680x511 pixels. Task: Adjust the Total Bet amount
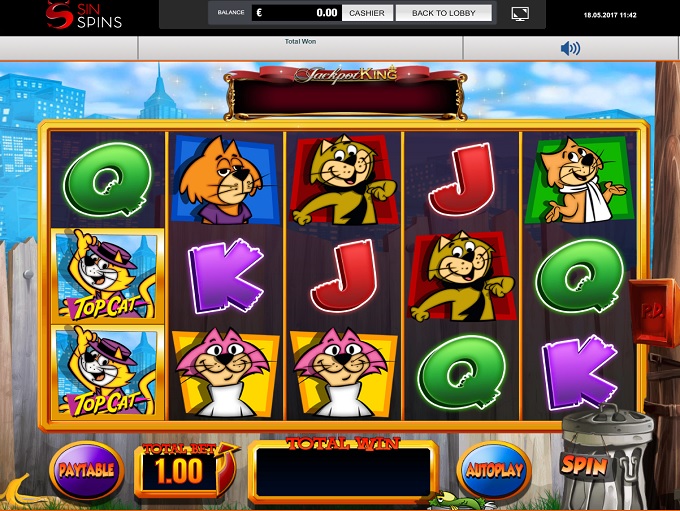181,470
